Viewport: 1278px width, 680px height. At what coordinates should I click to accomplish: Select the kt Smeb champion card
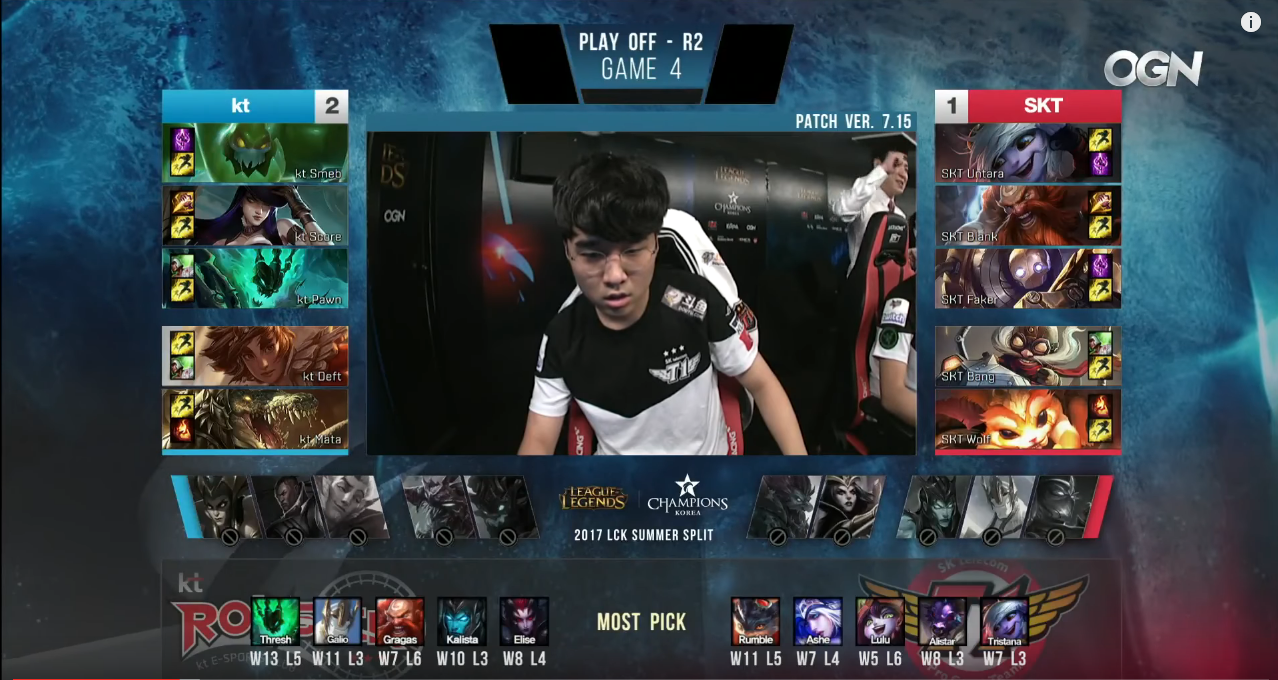click(x=256, y=153)
